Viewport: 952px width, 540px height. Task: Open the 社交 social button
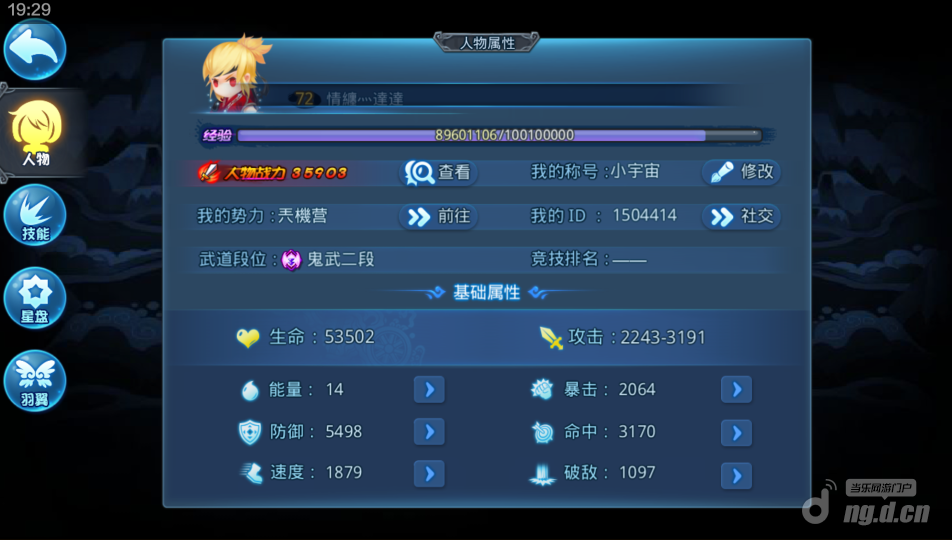[741, 216]
